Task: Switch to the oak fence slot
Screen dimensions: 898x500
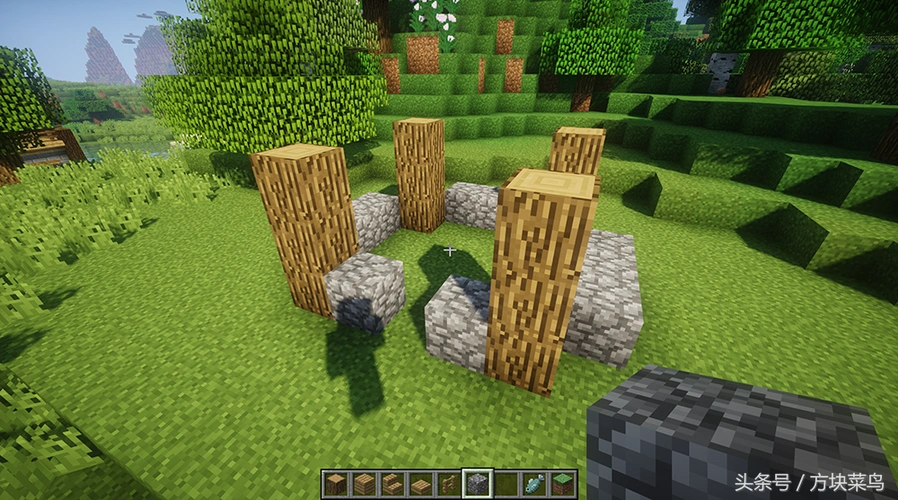Action: click(449, 484)
